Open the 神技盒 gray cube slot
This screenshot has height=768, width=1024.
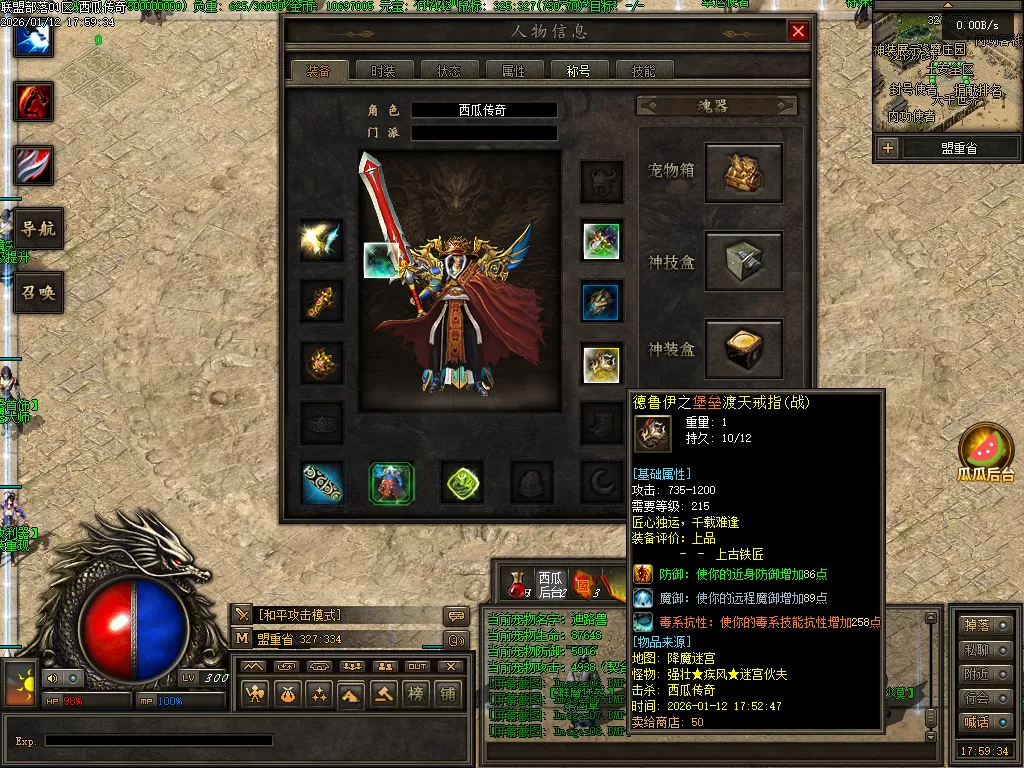743,261
